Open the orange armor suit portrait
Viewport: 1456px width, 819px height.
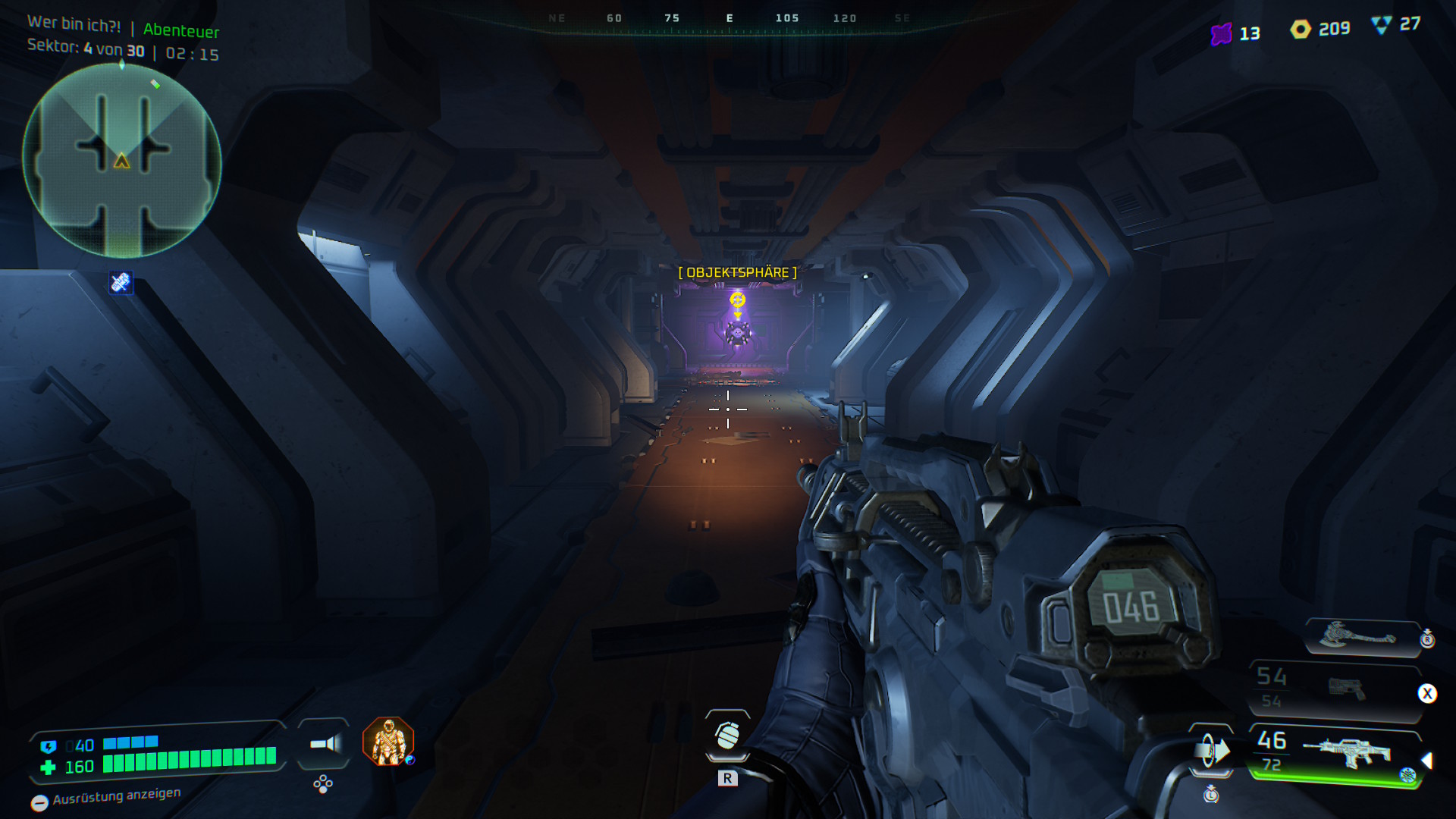388,741
